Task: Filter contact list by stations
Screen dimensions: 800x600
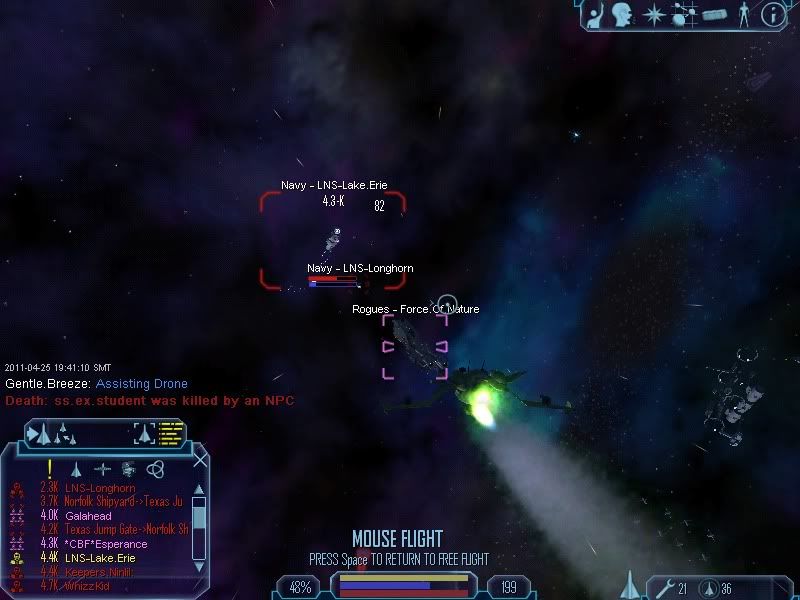Action: click(128, 468)
